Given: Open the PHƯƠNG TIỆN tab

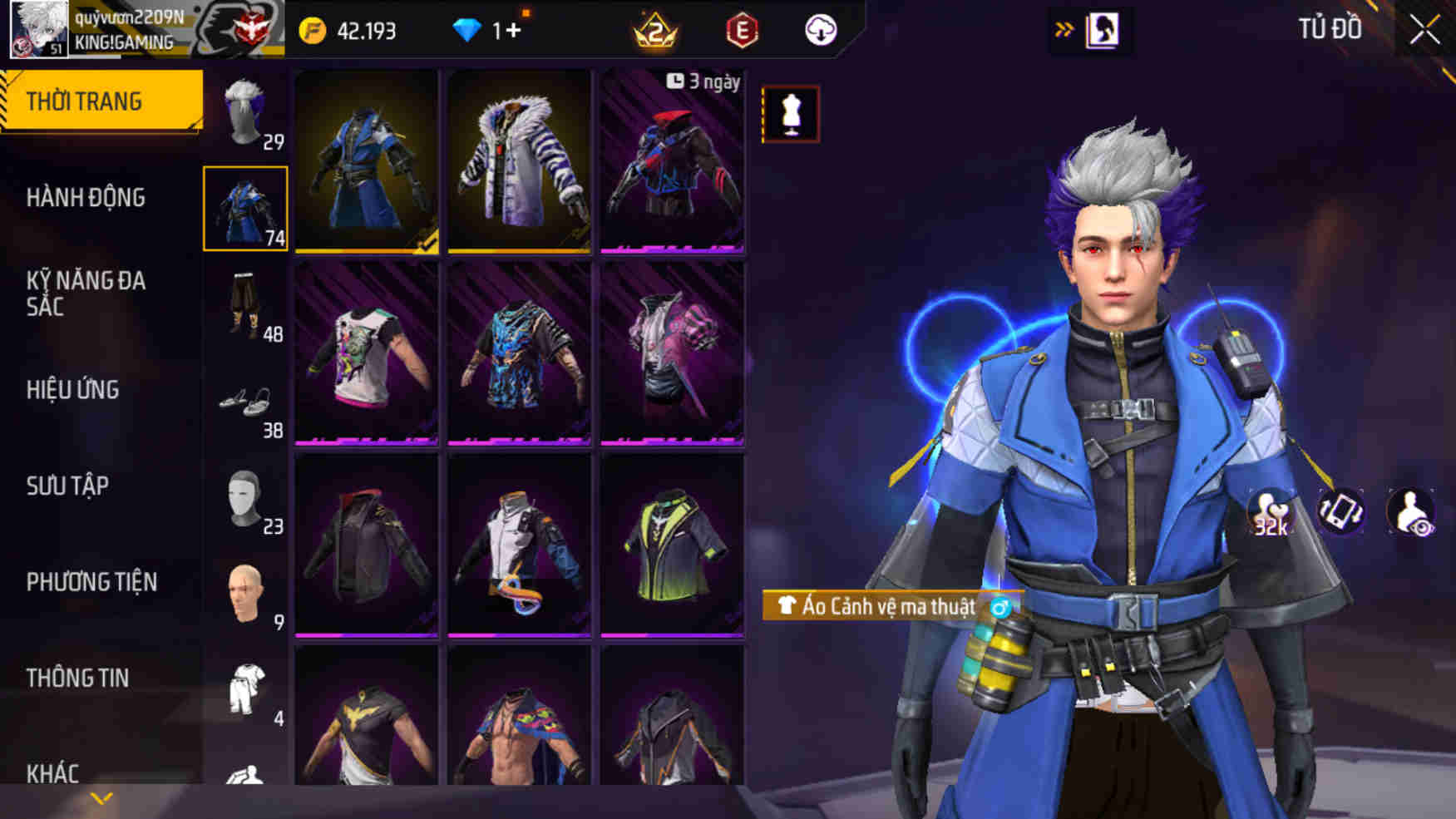Looking at the screenshot, I should point(91,582).
